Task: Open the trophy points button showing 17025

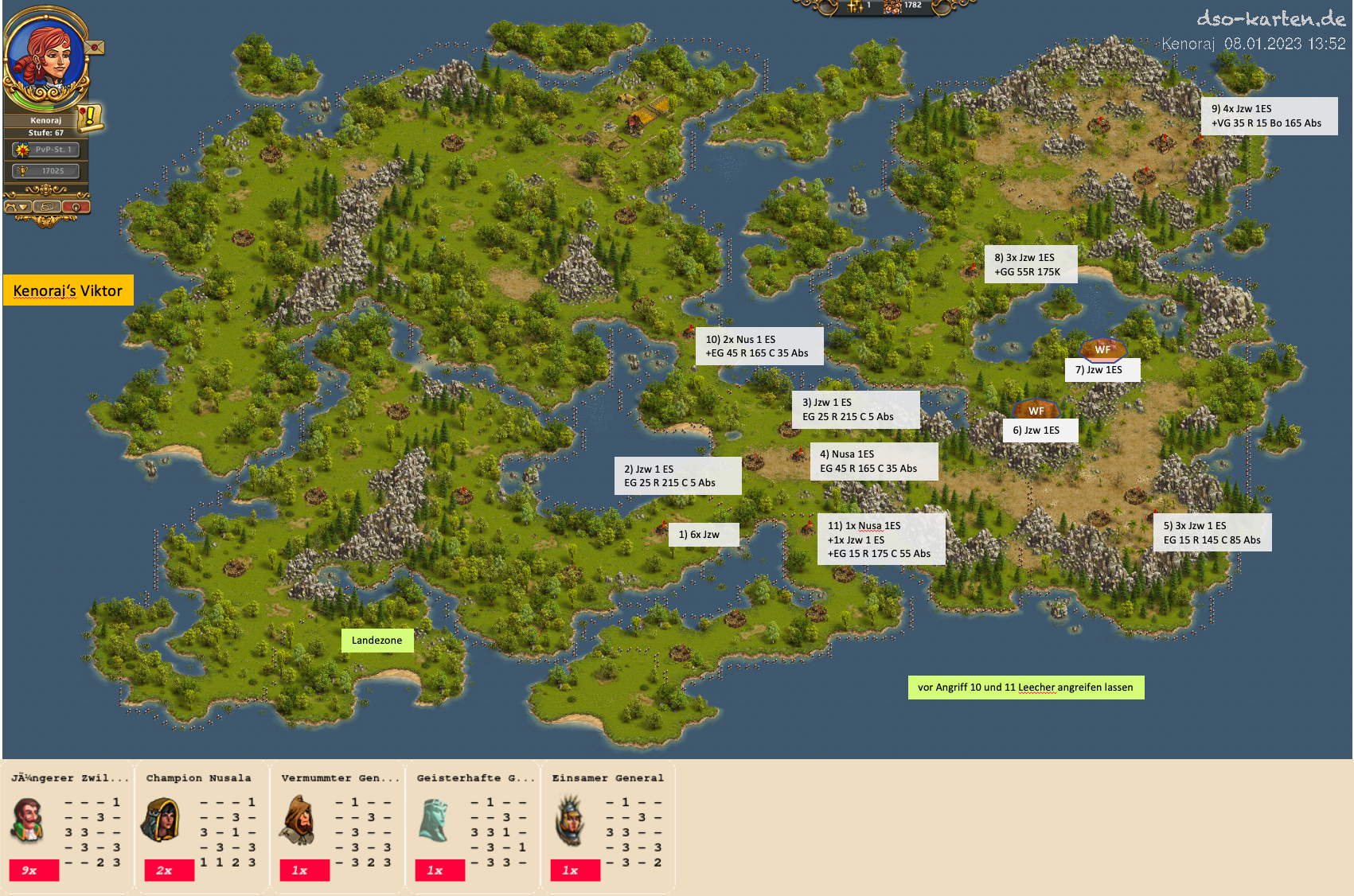Action: pos(46,171)
